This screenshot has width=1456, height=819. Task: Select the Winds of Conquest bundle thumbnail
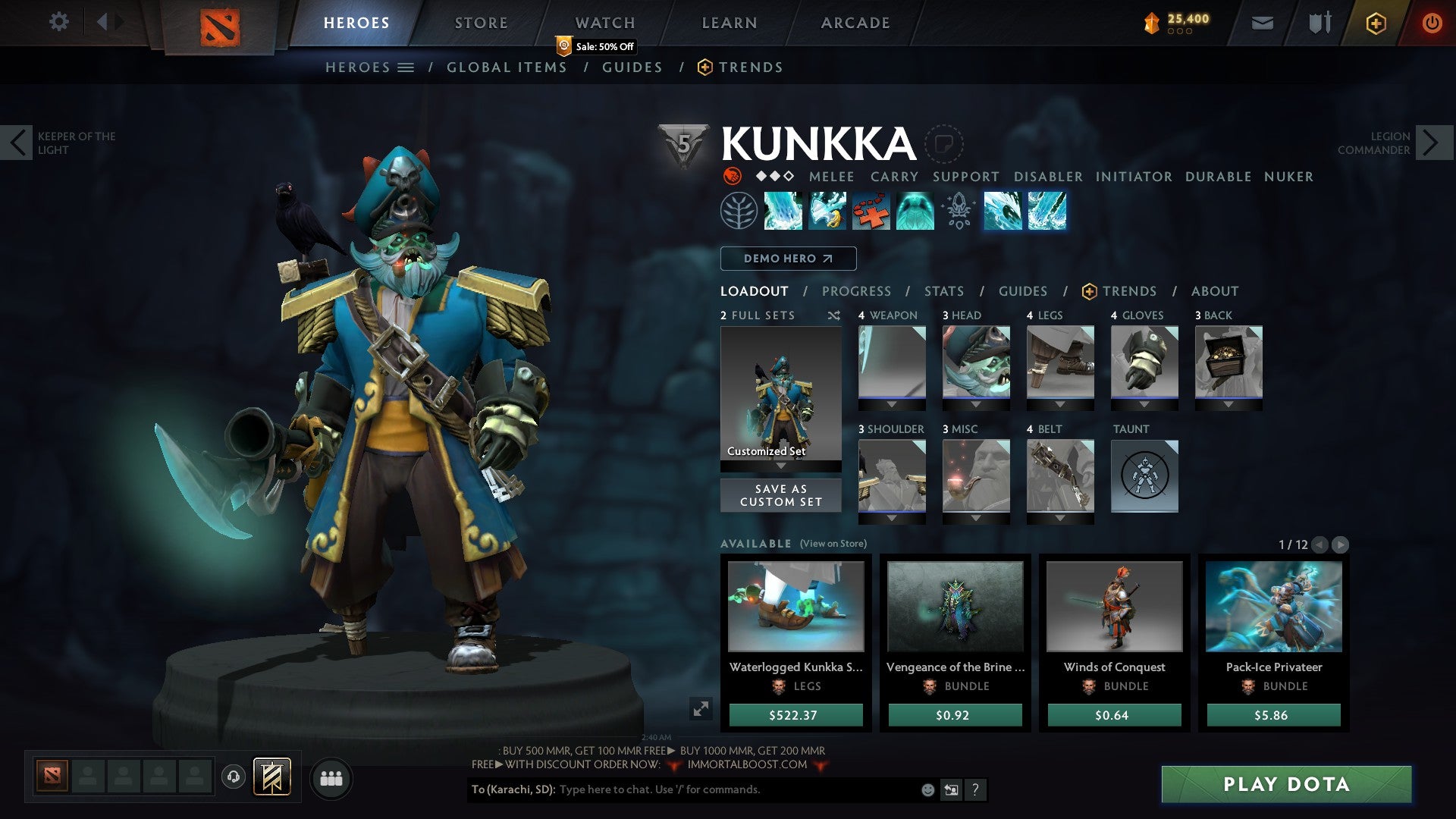[x=1114, y=607]
